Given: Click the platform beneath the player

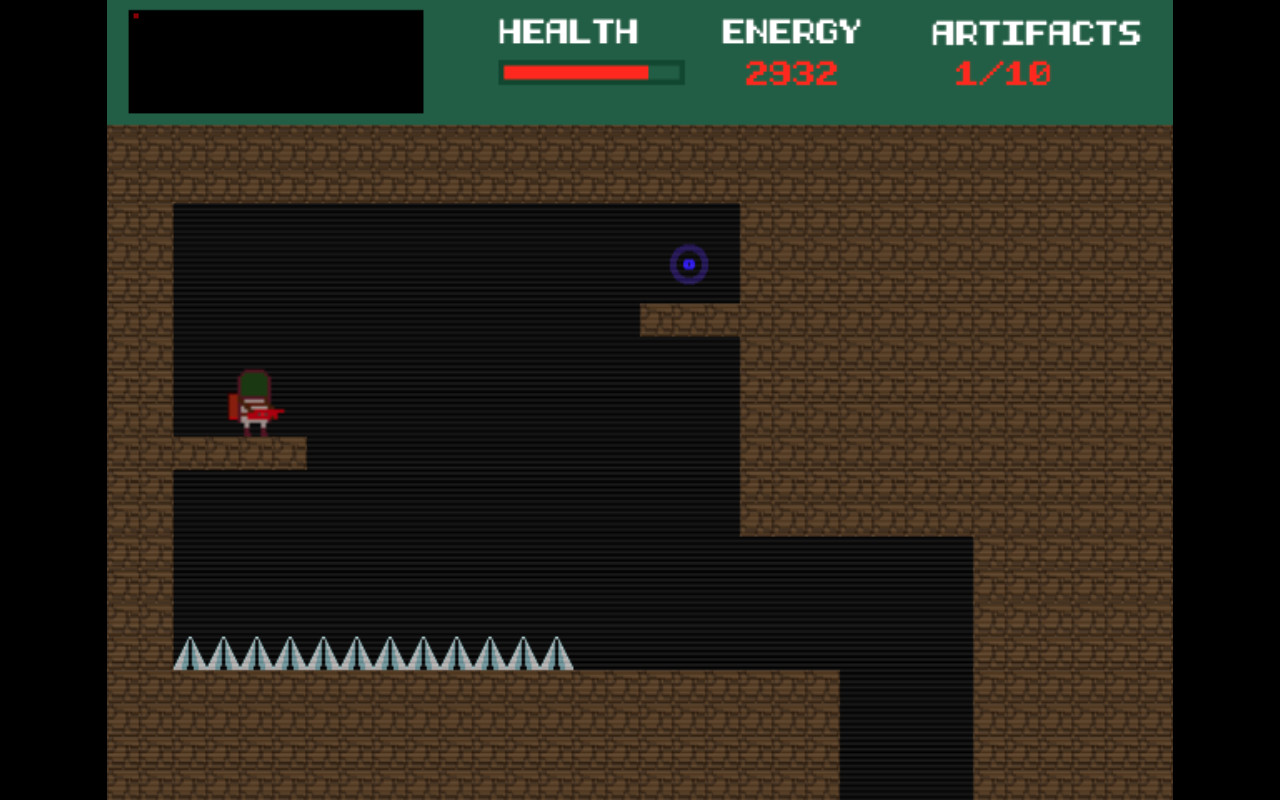Looking at the screenshot, I should tap(240, 452).
